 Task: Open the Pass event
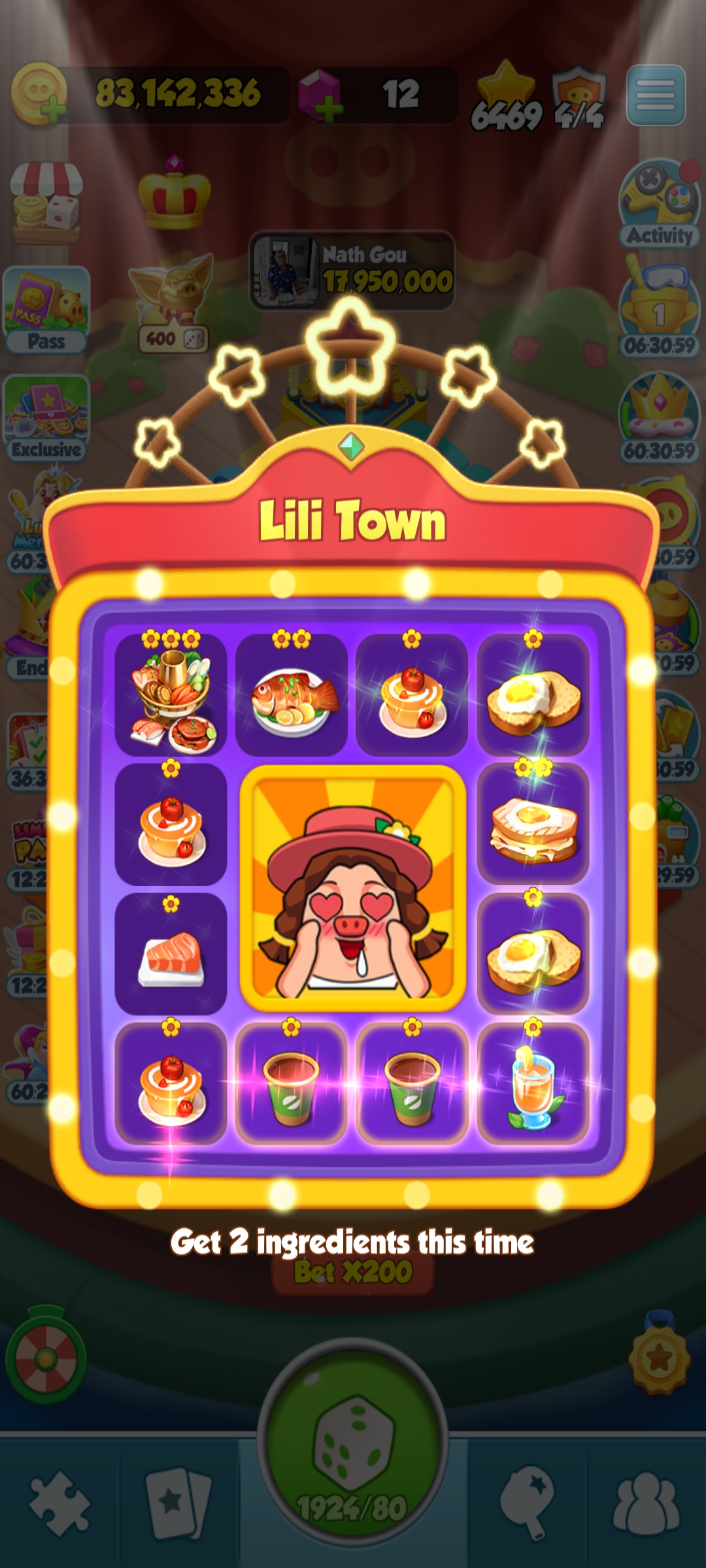point(46,310)
